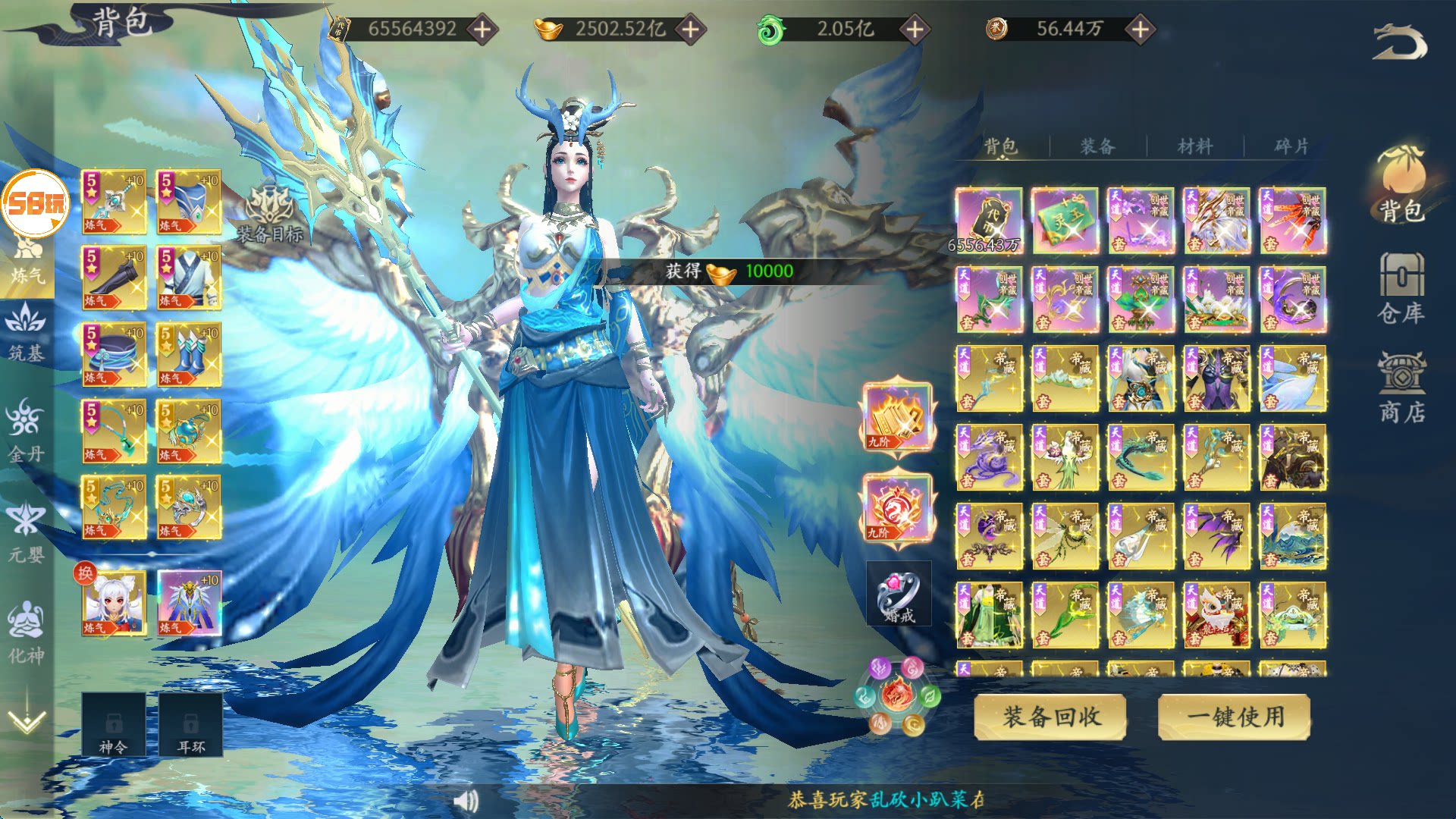Tap the locked 神令 slot
Image resolution: width=1456 pixels, height=819 pixels.
[114, 724]
